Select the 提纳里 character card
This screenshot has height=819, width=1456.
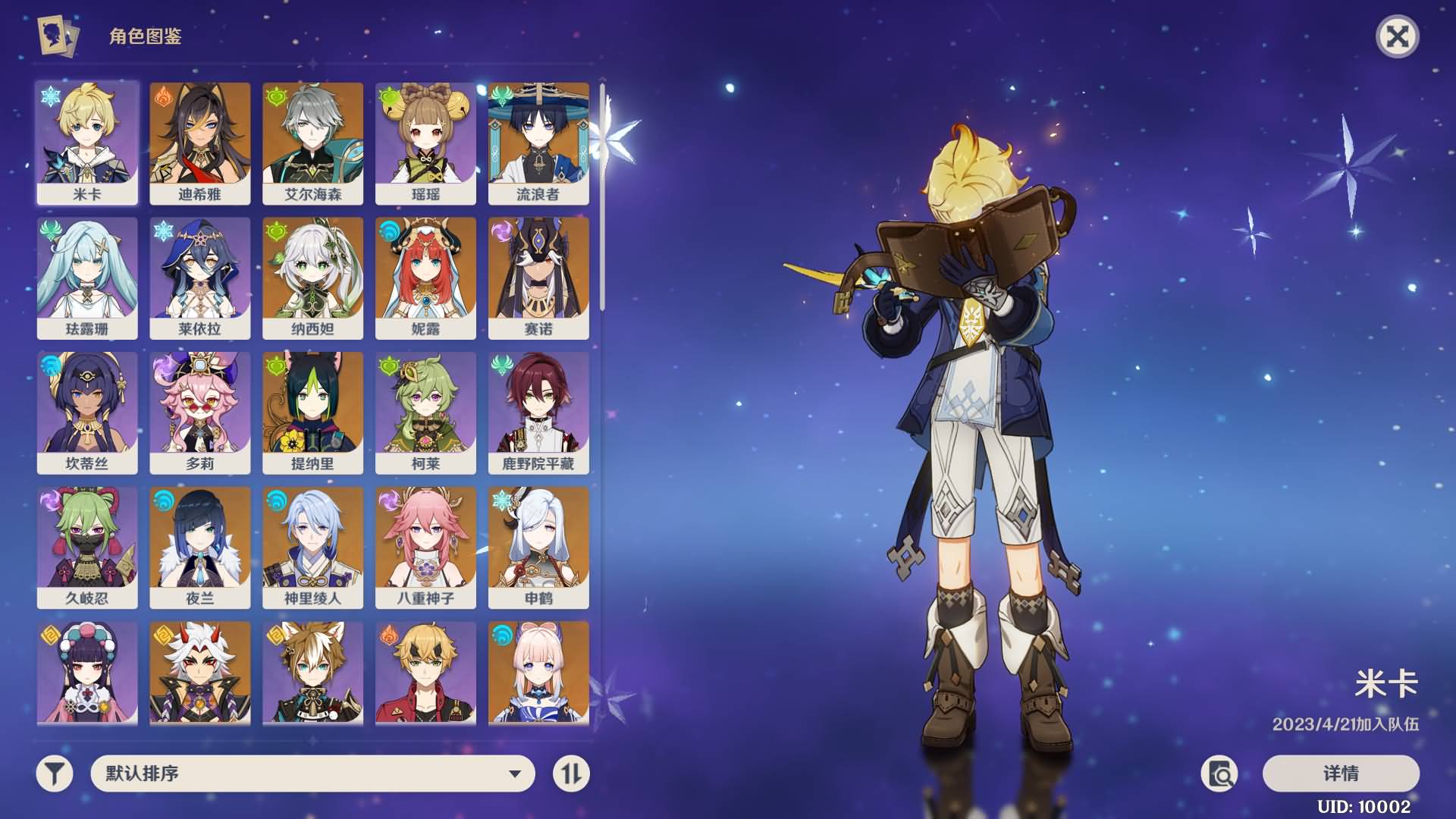(312, 413)
